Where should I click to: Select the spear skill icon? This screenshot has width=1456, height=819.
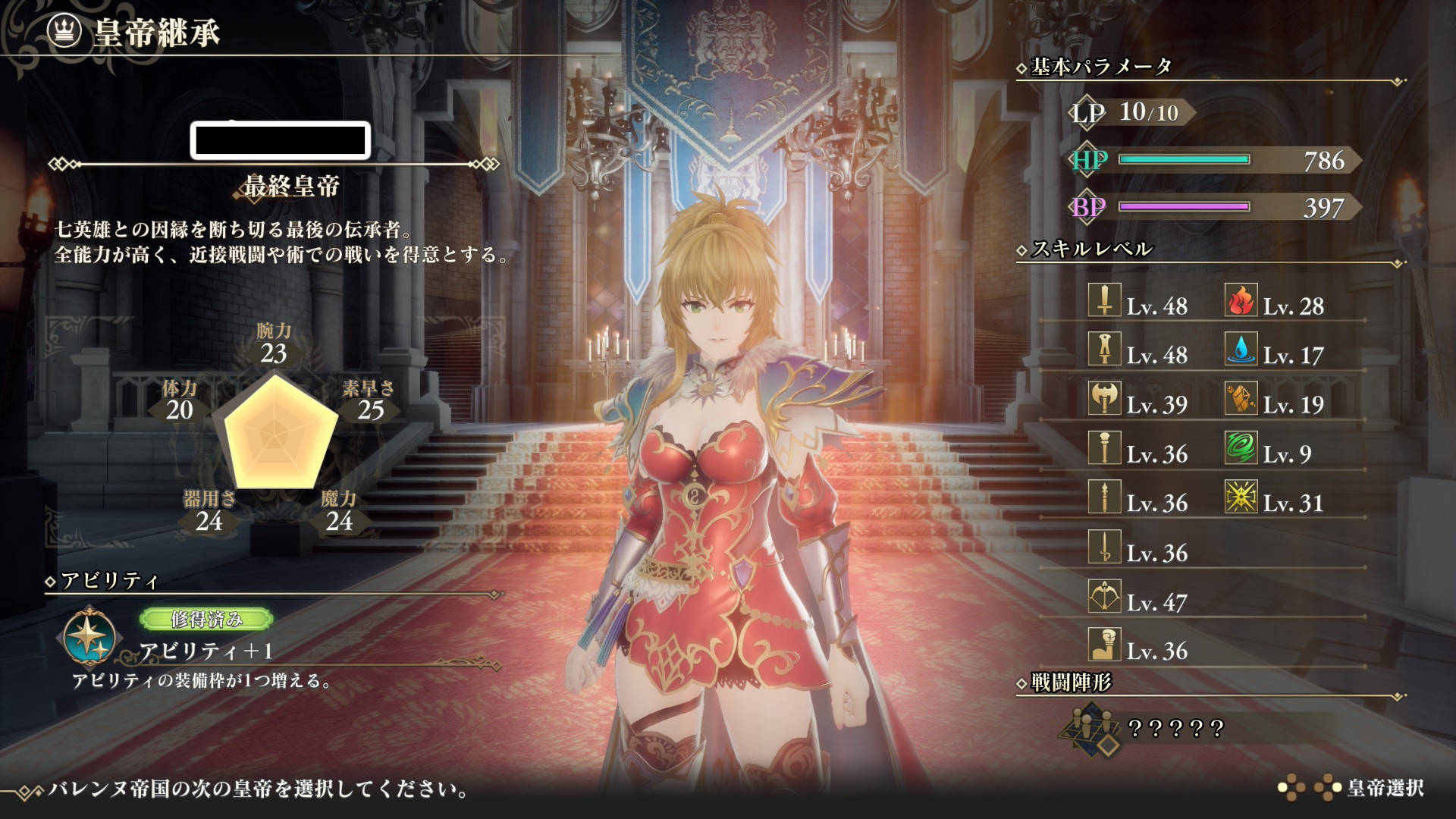click(1104, 497)
